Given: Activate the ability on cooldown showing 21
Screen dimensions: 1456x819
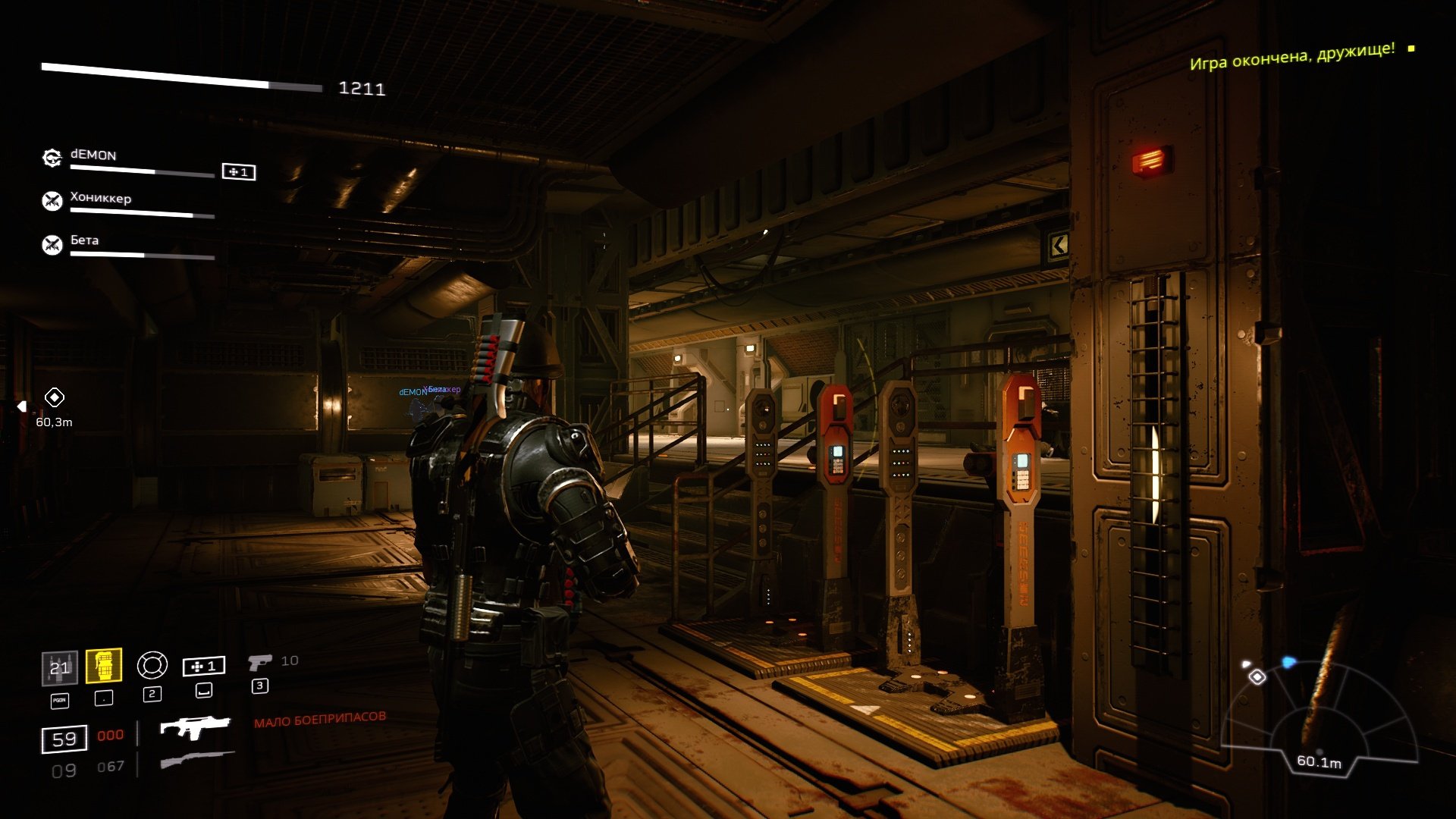Looking at the screenshot, I should pyautogui.click(x=59, y=668).
